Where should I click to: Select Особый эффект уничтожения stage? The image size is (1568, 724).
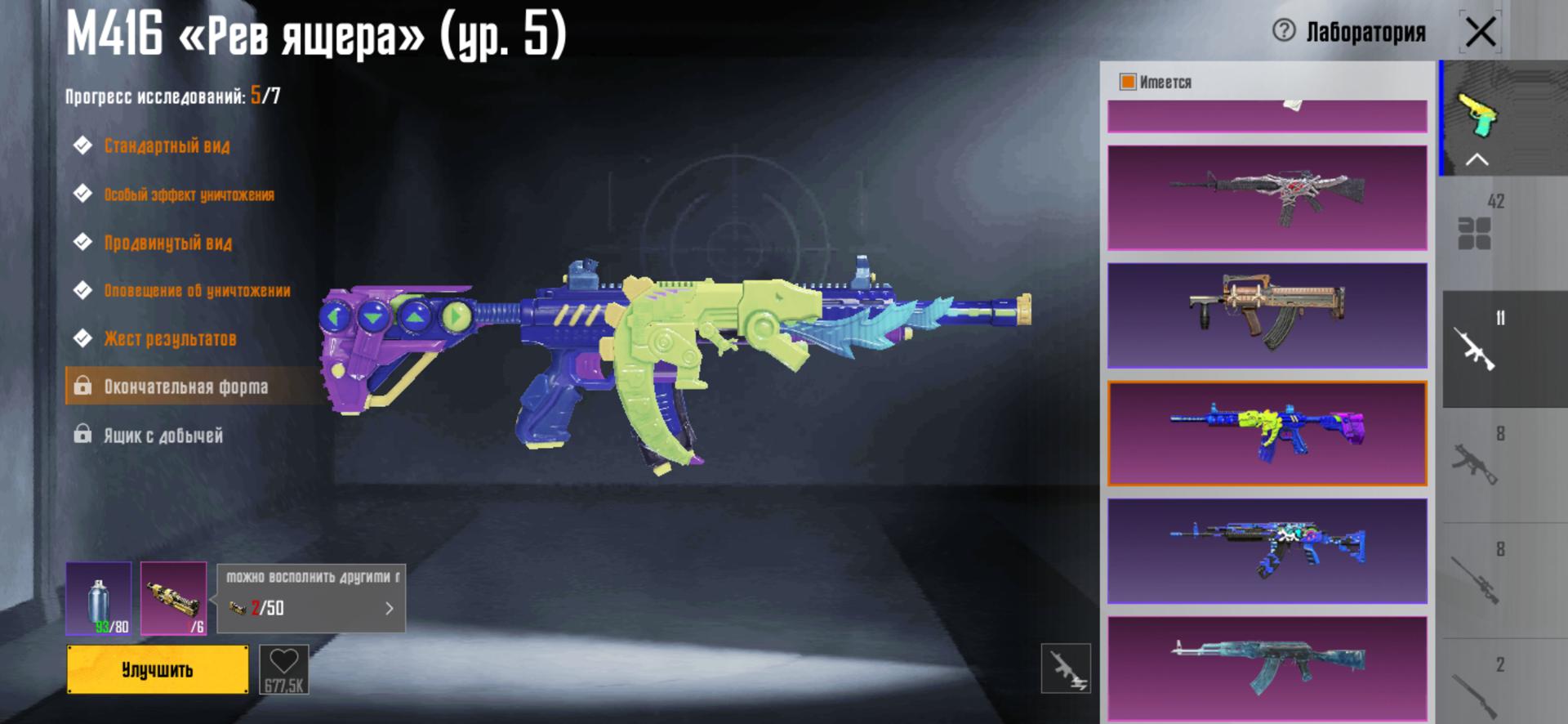(x=189, y=194)
